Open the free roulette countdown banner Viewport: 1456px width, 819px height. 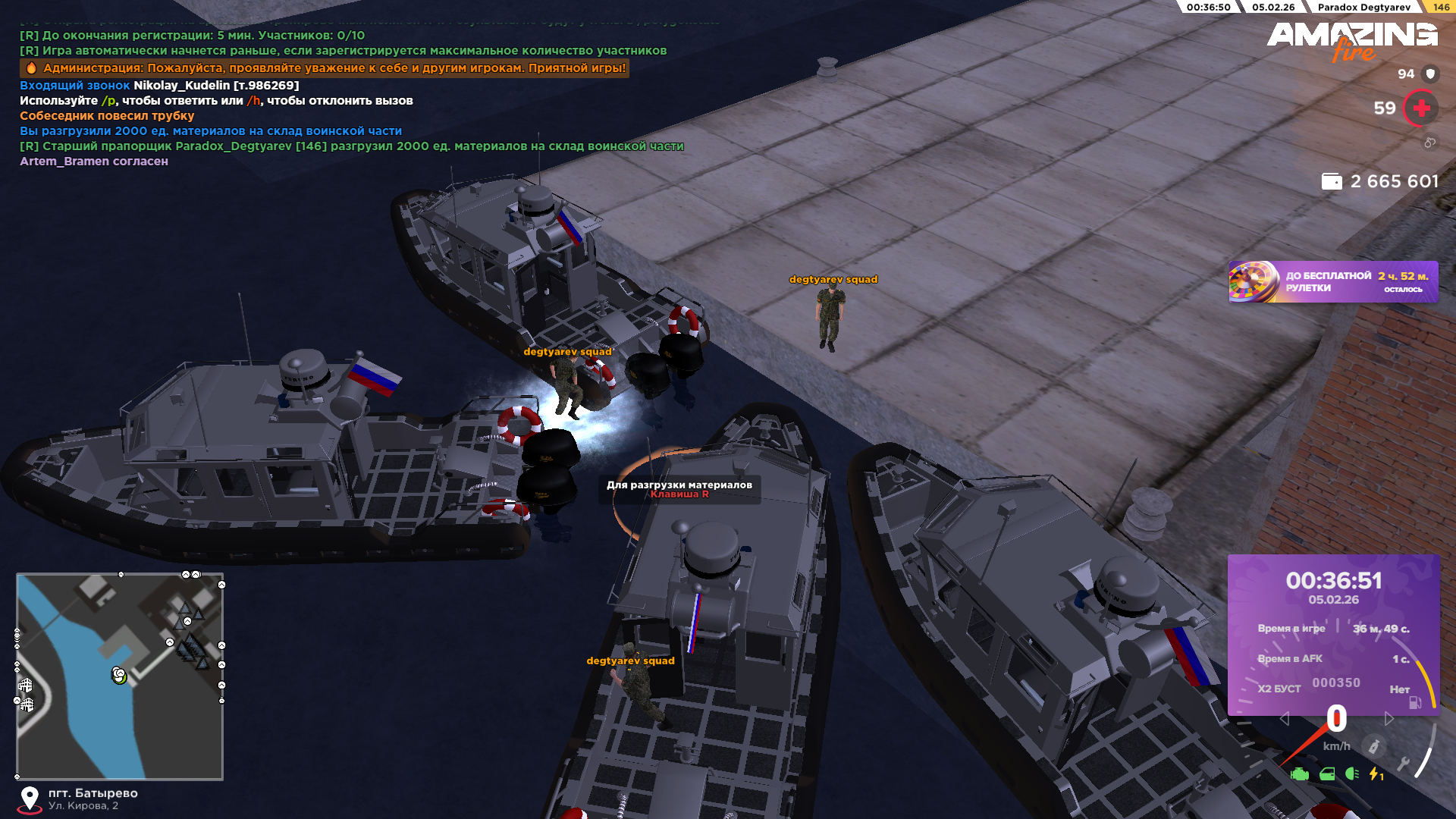1332,282
